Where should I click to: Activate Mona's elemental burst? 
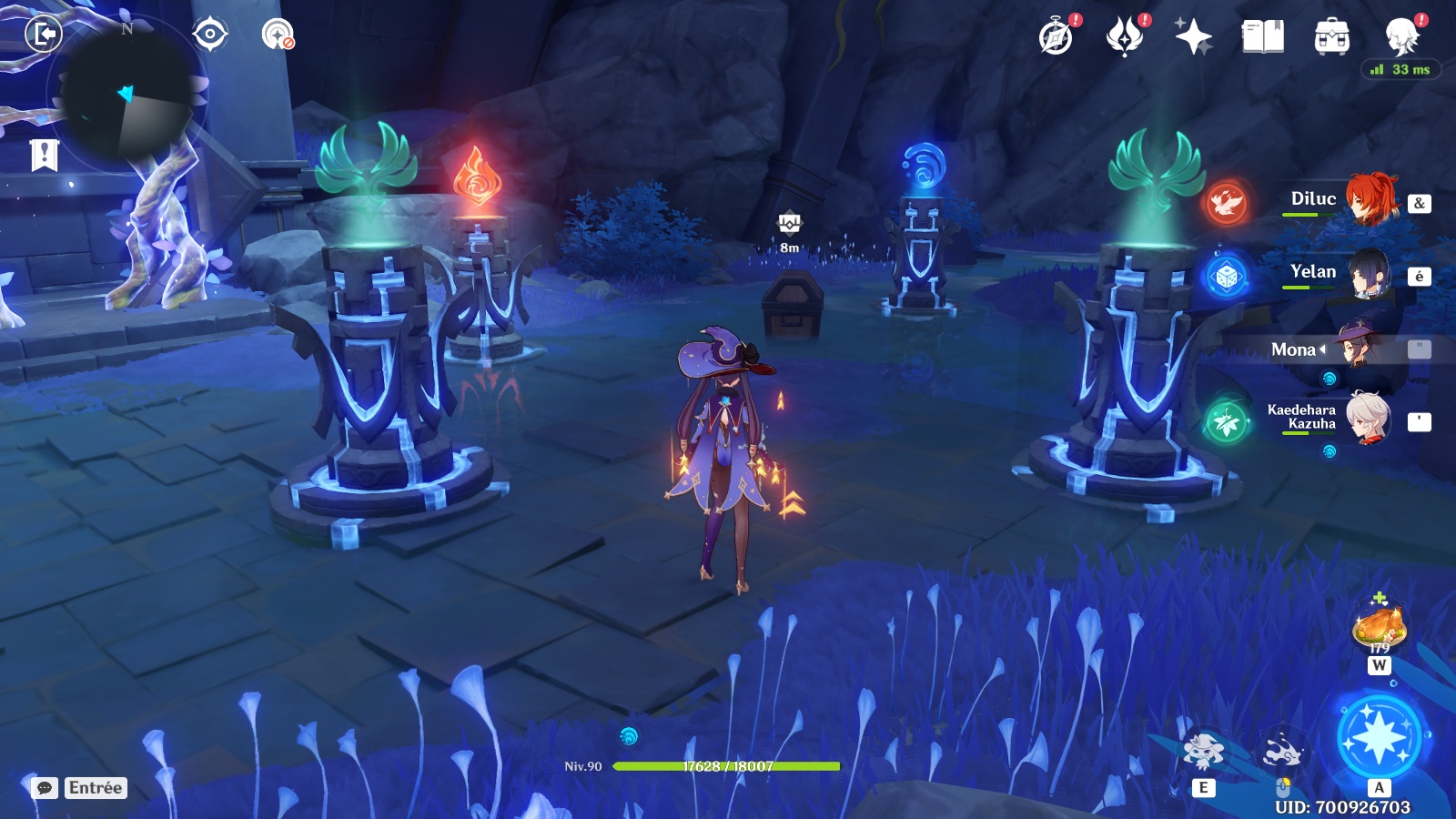click(x=1379, y=737)
